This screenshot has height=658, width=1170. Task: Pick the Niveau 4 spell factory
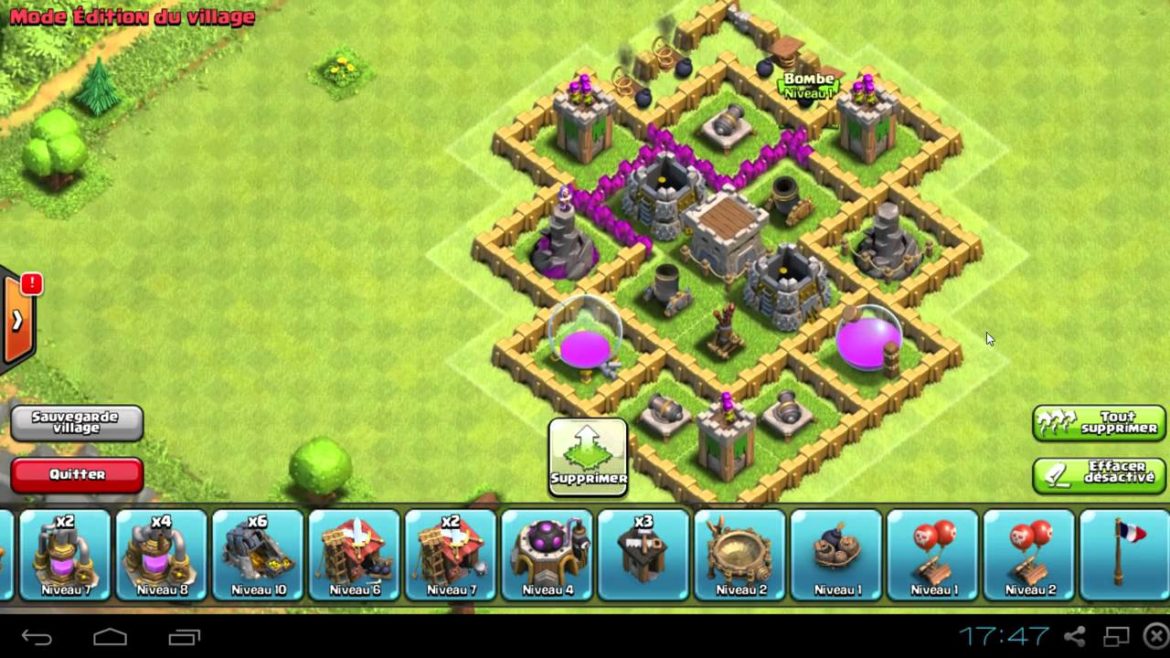(x=547, y=555)
